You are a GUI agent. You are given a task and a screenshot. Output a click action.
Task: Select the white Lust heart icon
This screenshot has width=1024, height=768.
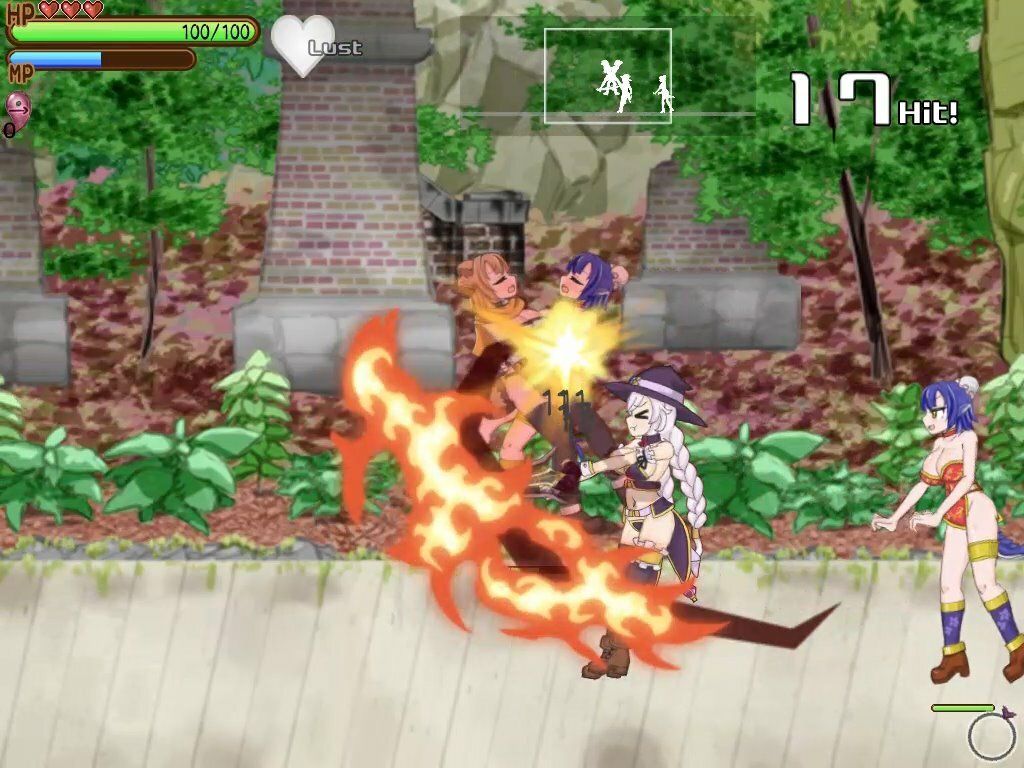pos(302,46)
